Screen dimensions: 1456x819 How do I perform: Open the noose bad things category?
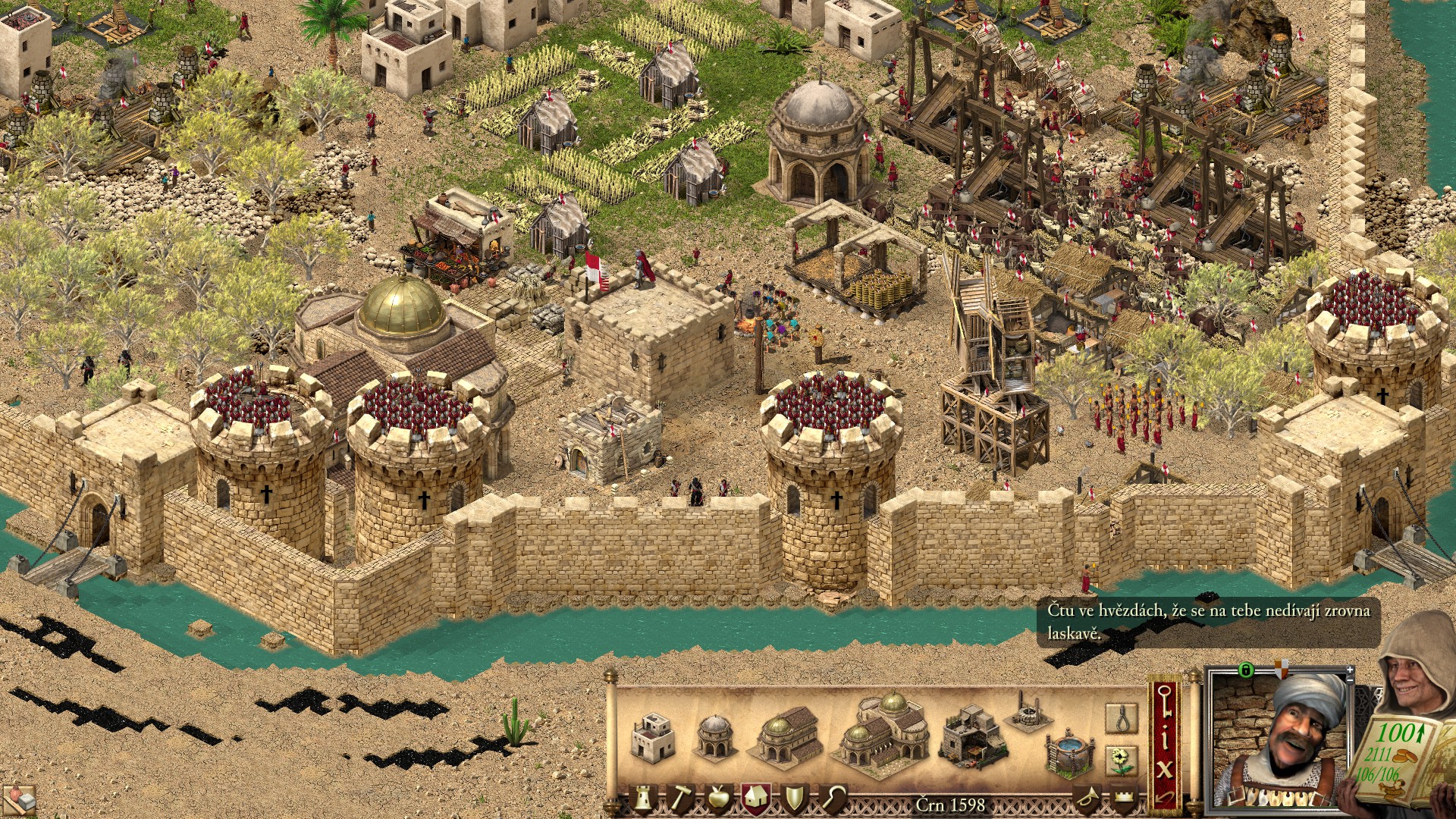(x=1121, y=717)
